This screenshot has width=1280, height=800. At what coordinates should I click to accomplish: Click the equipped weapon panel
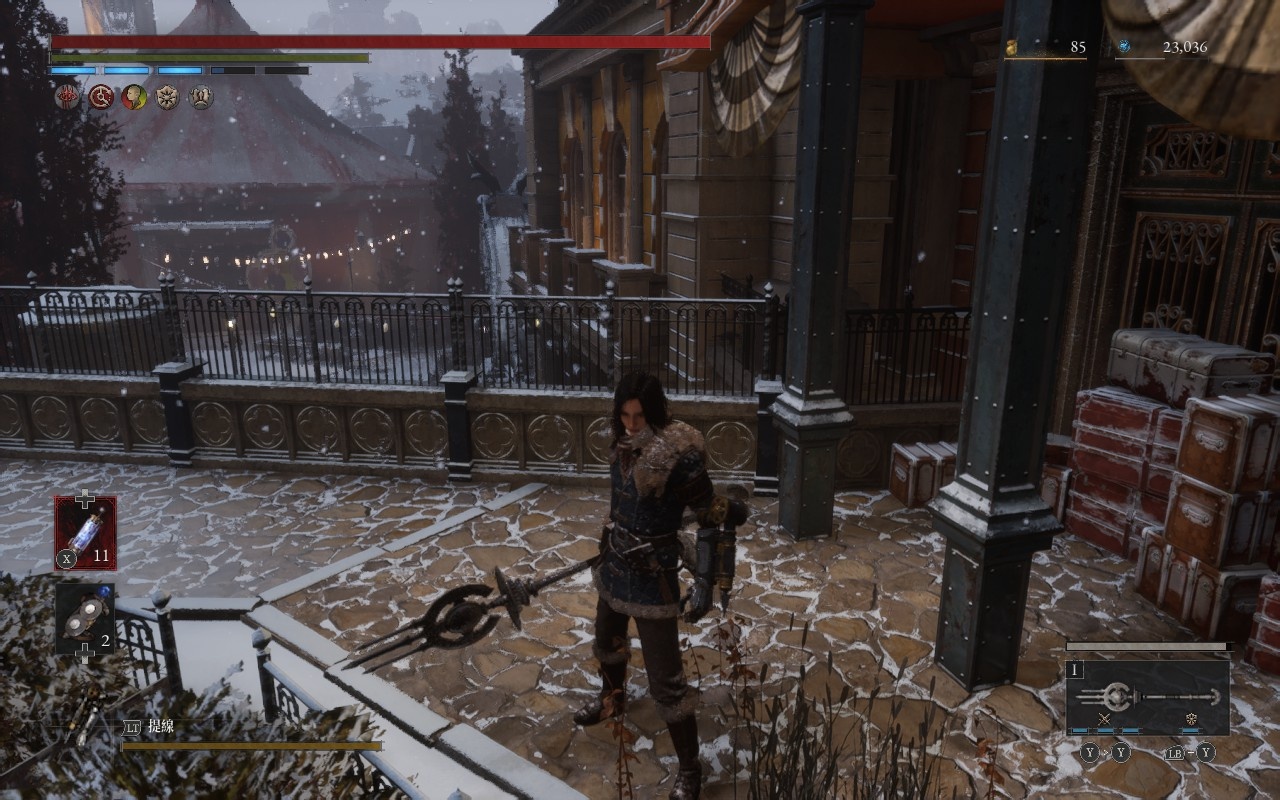click(x=1147, y=697)
